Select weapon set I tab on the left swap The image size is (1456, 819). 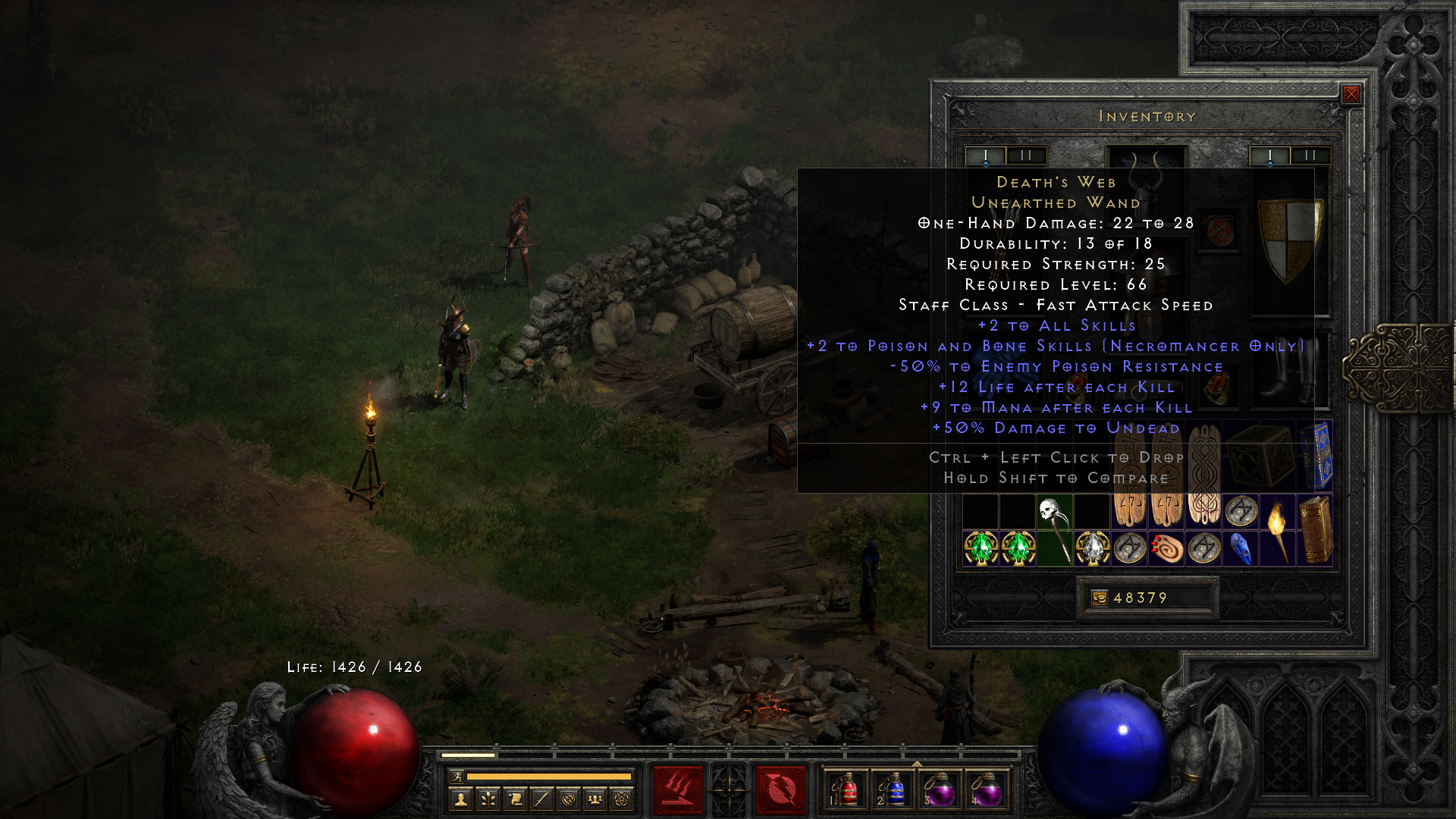(985, 155)
